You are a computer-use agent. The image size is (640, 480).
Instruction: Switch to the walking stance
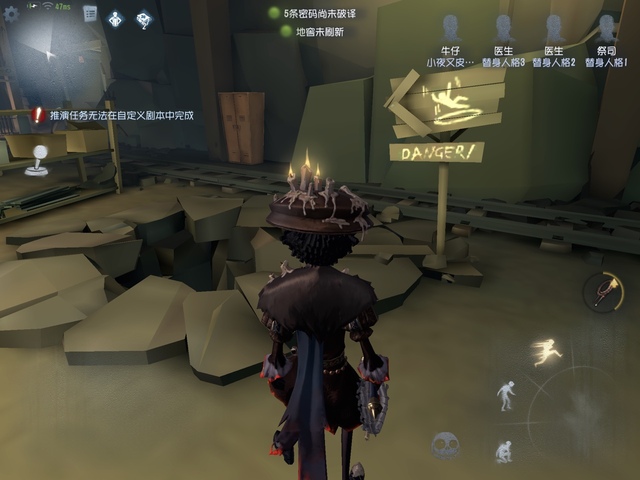507,394
